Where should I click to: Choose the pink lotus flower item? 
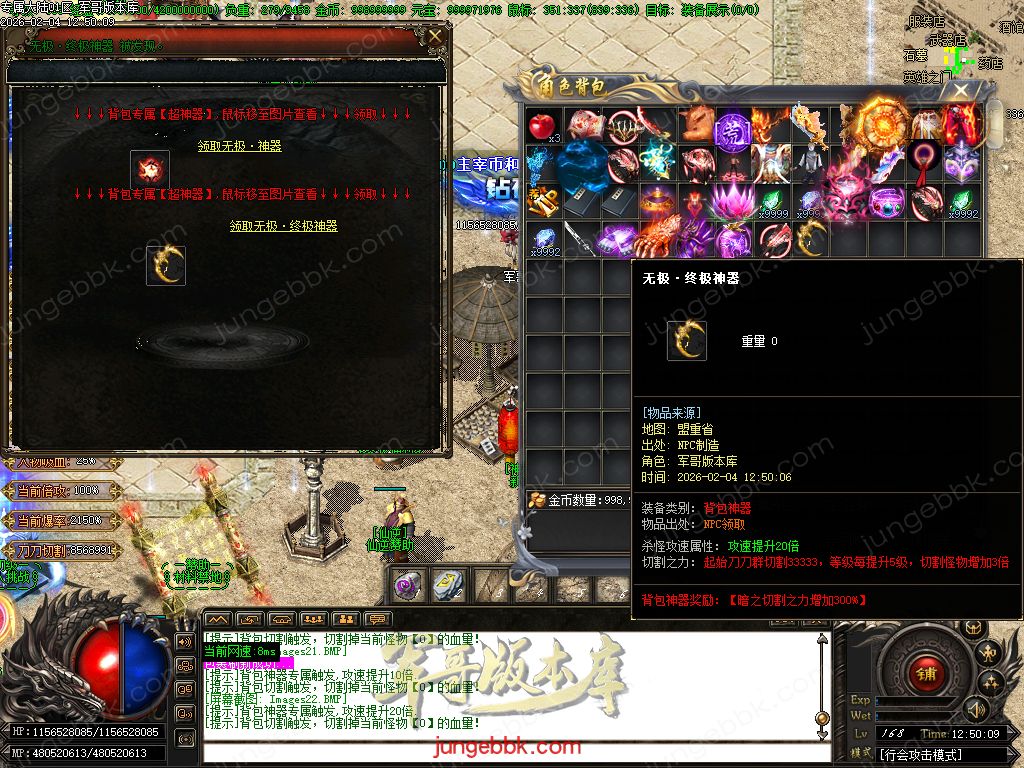[x=733, y=202]
